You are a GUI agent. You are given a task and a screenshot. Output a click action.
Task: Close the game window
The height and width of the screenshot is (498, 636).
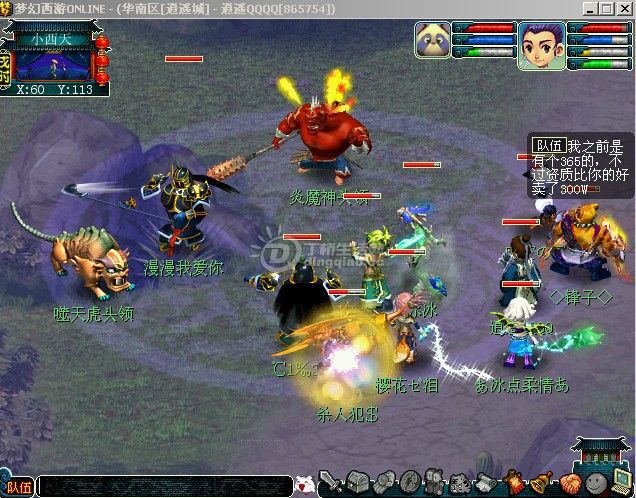(x=624, y=8)
